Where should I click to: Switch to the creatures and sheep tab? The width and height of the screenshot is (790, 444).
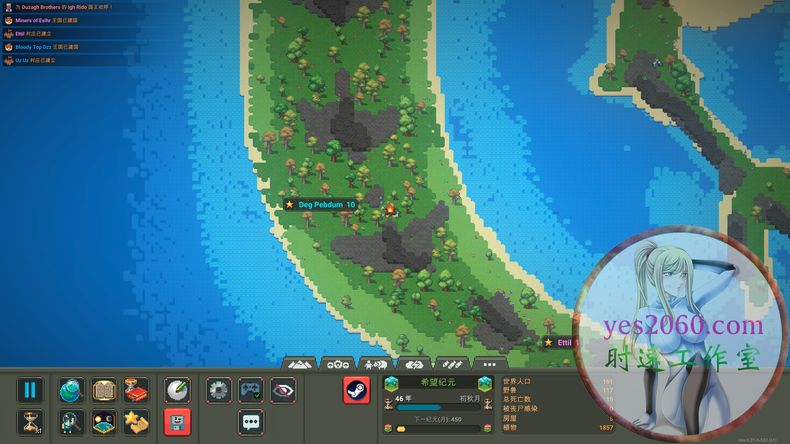376,364
